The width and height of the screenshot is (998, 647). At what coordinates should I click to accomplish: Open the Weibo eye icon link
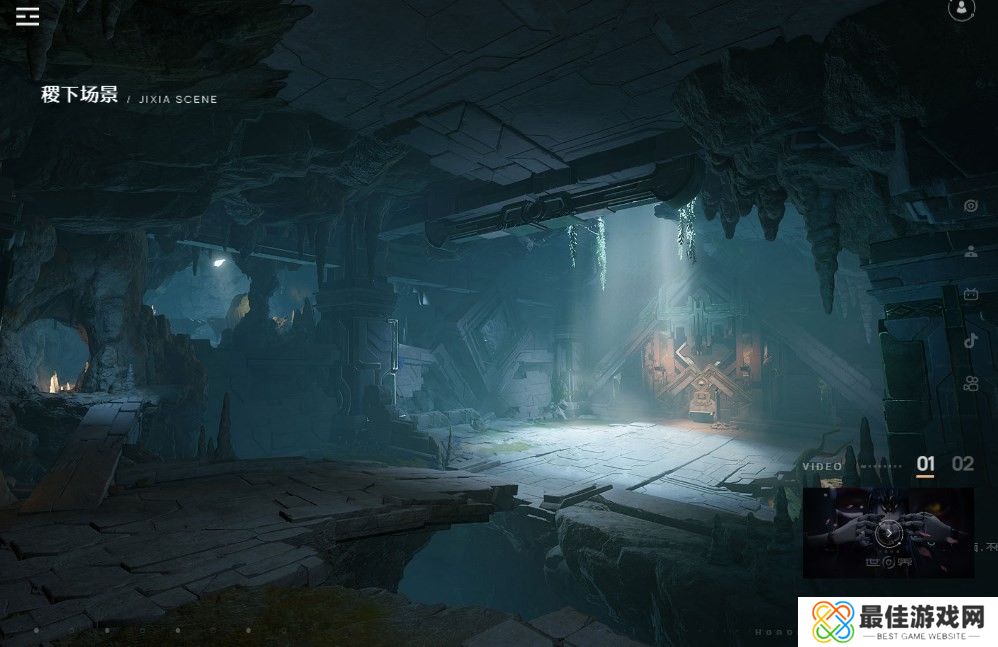(x=970, y=206)
